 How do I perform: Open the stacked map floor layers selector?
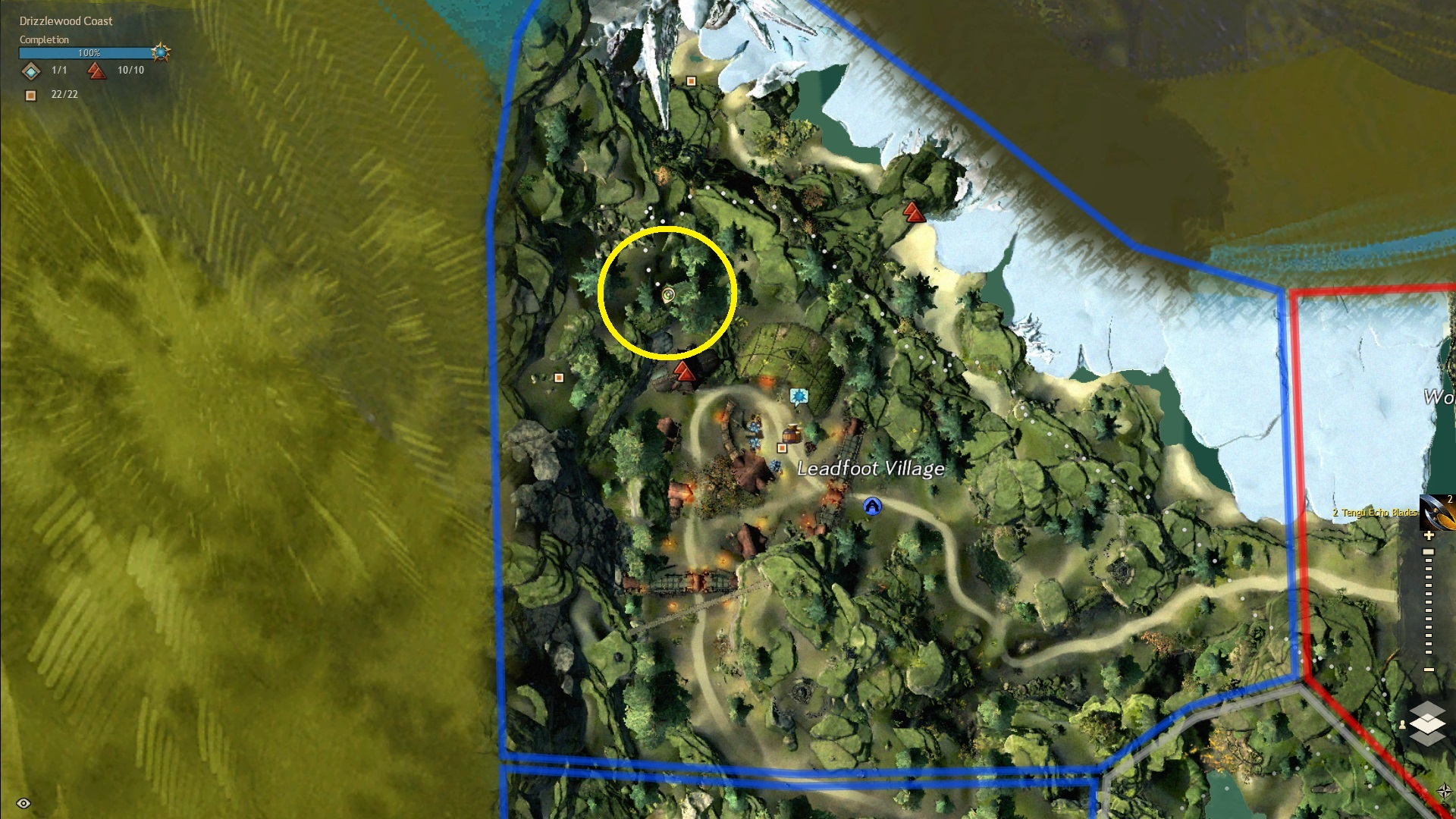(1427, 723)
